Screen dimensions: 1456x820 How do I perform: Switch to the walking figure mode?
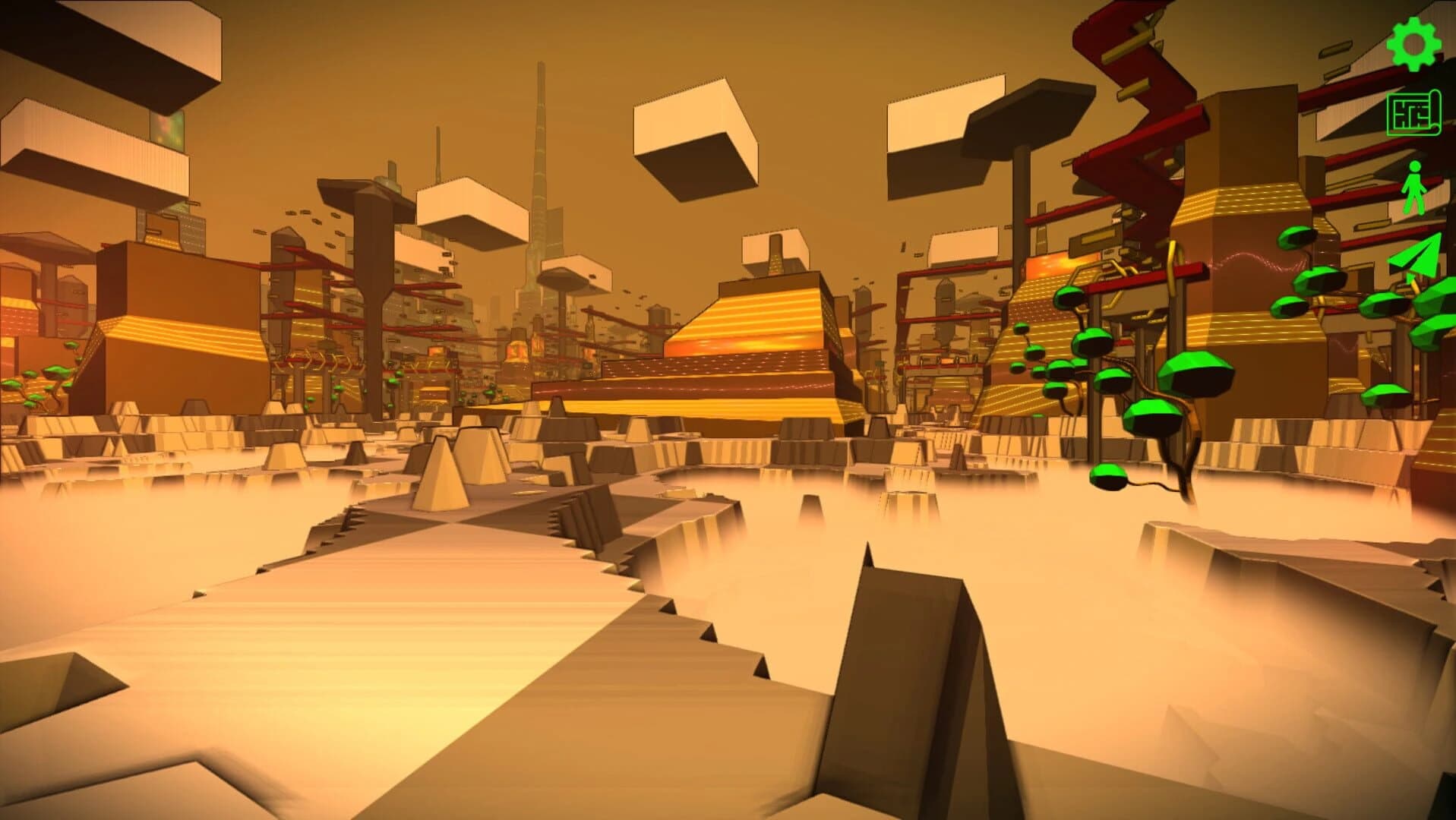1413,188
